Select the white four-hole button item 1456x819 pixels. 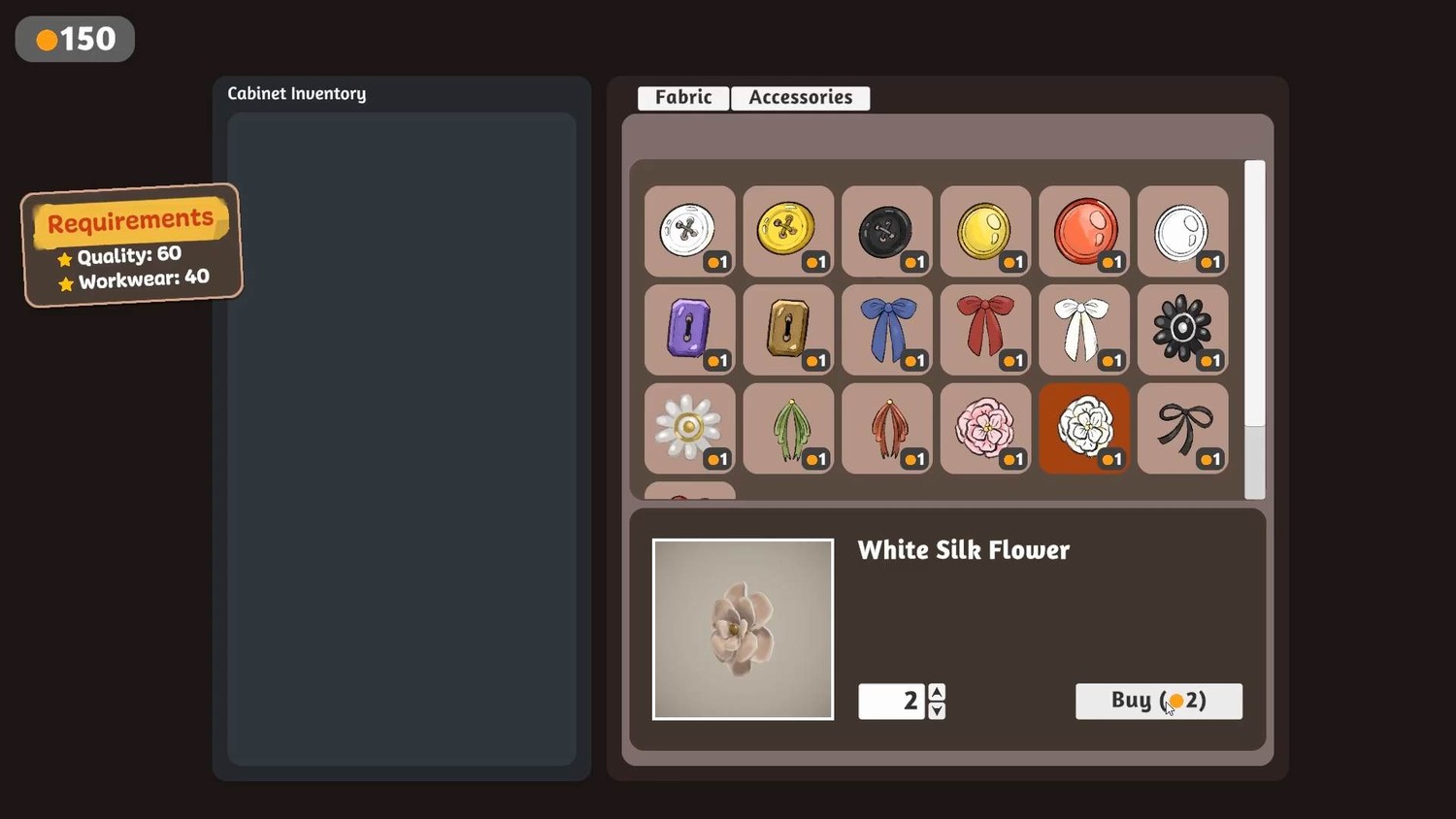click(689, 232)
